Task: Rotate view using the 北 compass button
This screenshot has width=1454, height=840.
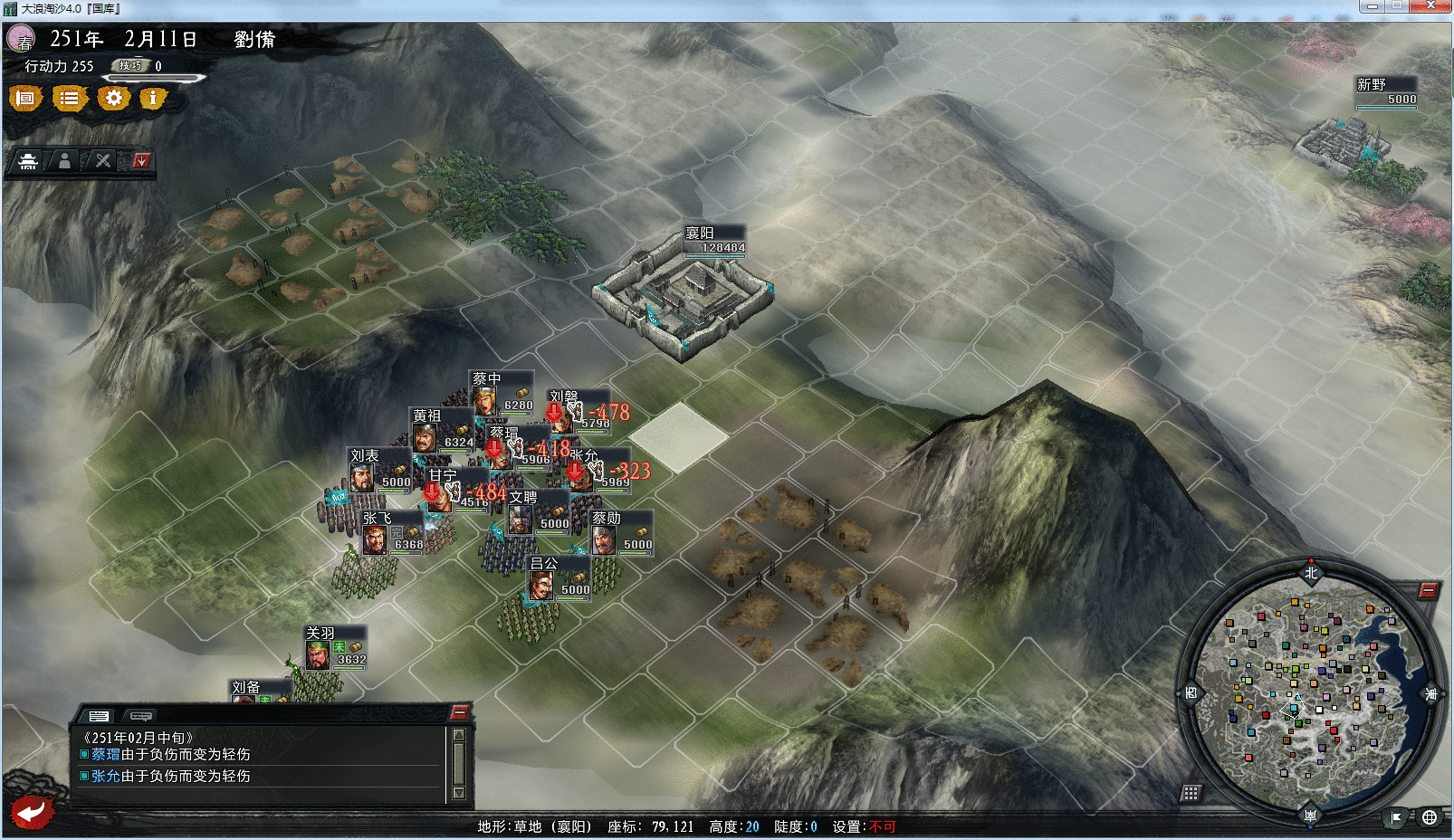Action: coord(1310,572)
